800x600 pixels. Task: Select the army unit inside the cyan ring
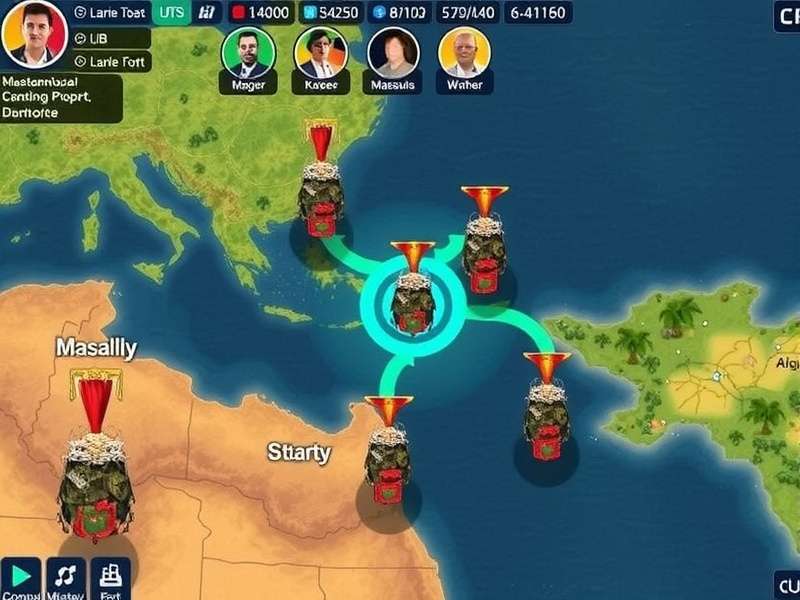[412, 300]
